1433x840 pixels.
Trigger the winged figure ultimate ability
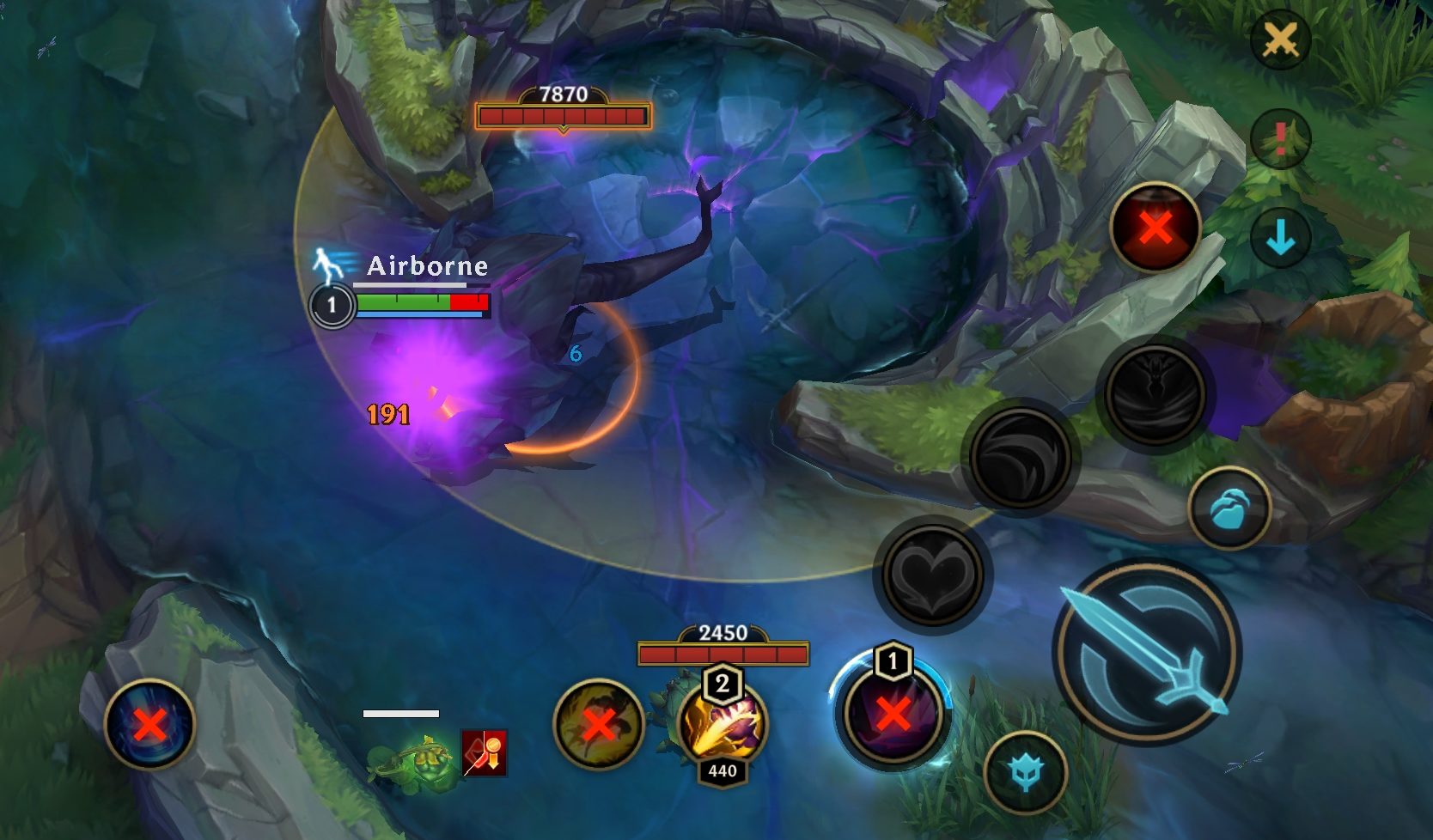tap(1155, 394)
